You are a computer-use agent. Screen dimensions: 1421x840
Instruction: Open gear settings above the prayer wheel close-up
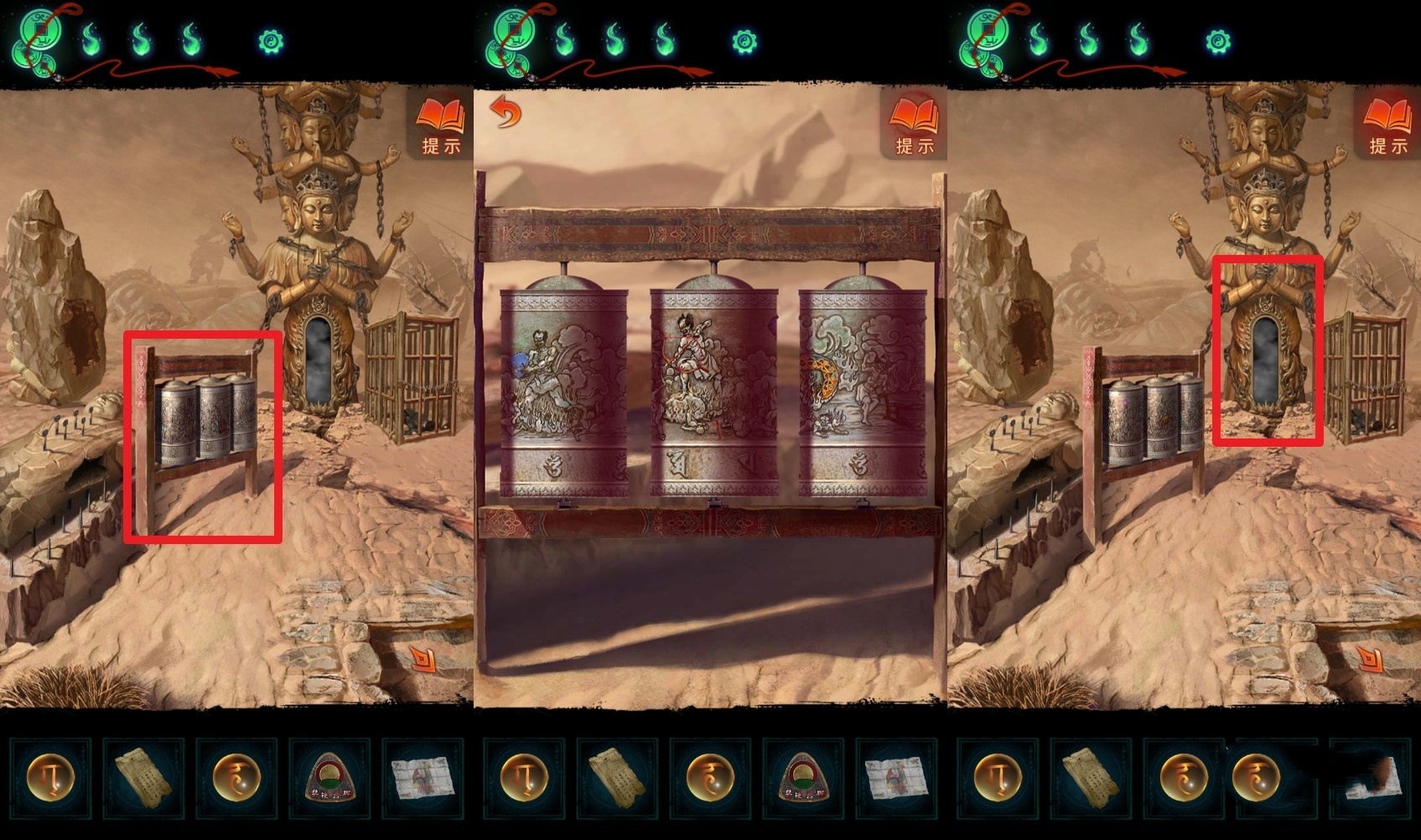tap(744, 41)
